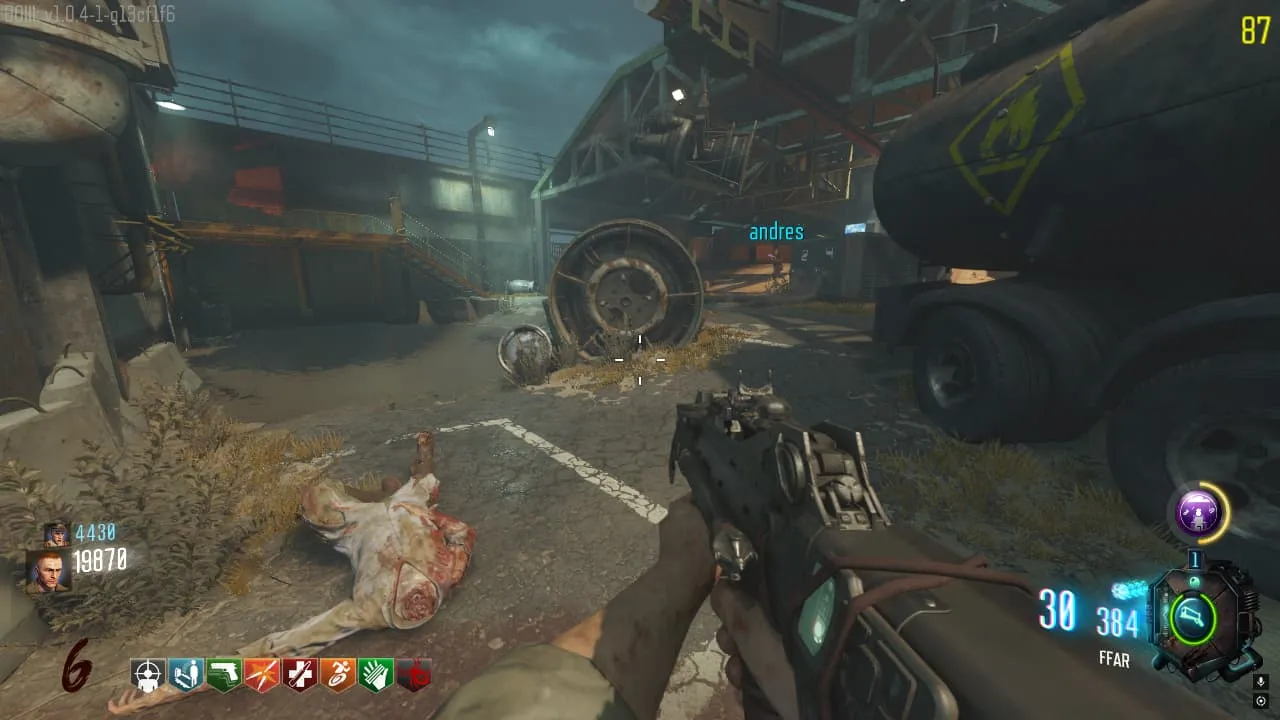Click the red-haired player portrait
This screenshot has width=1280, height=720.
[47, 573]
